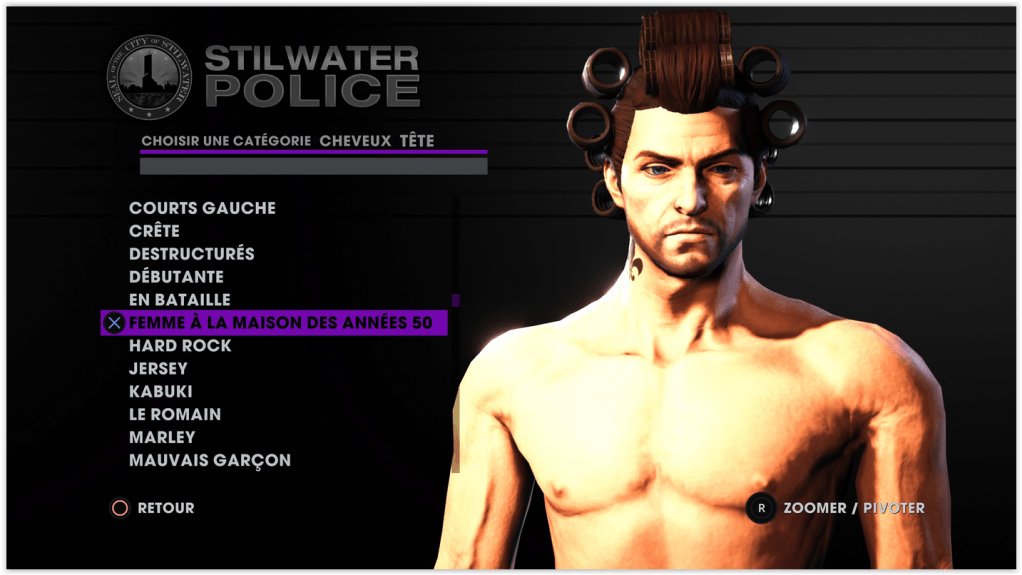Viewport: 1022px width, 575px height.
Task: Choose the En Bataille hairstyle
Action: tap(180, 300)
